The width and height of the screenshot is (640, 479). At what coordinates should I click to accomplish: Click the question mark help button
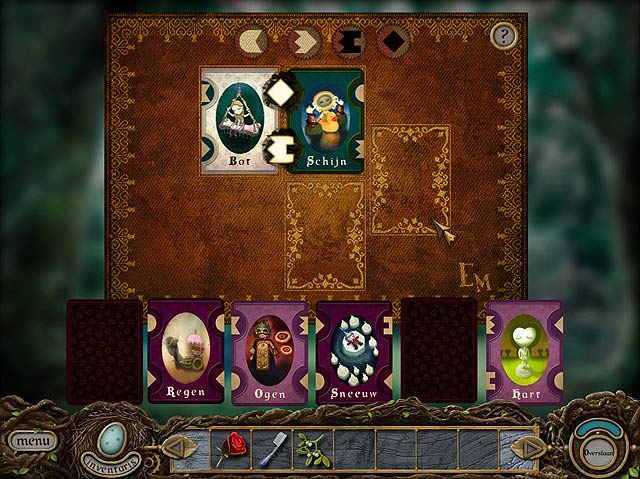502,36
